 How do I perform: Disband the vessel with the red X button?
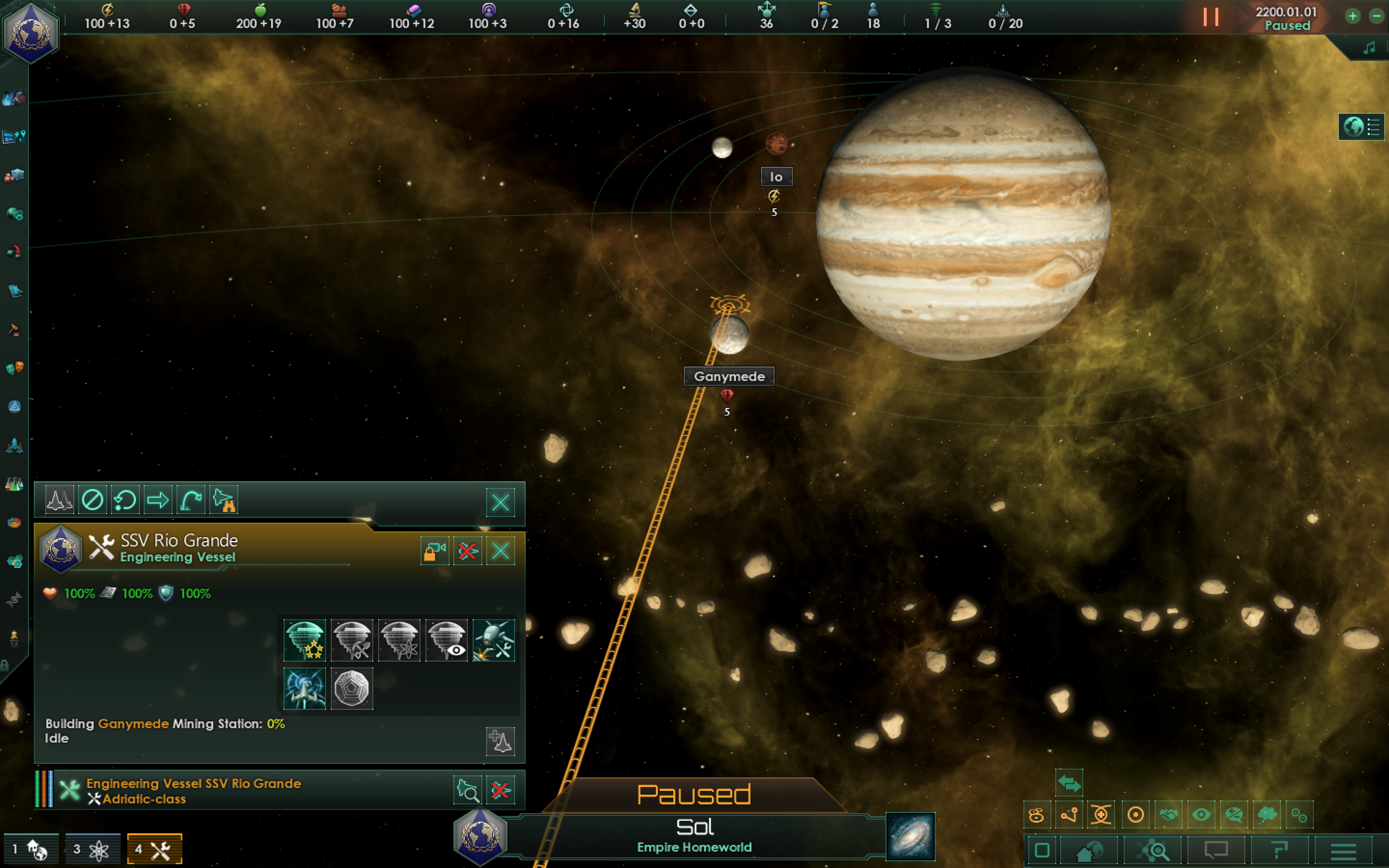(x=468, y=551)
